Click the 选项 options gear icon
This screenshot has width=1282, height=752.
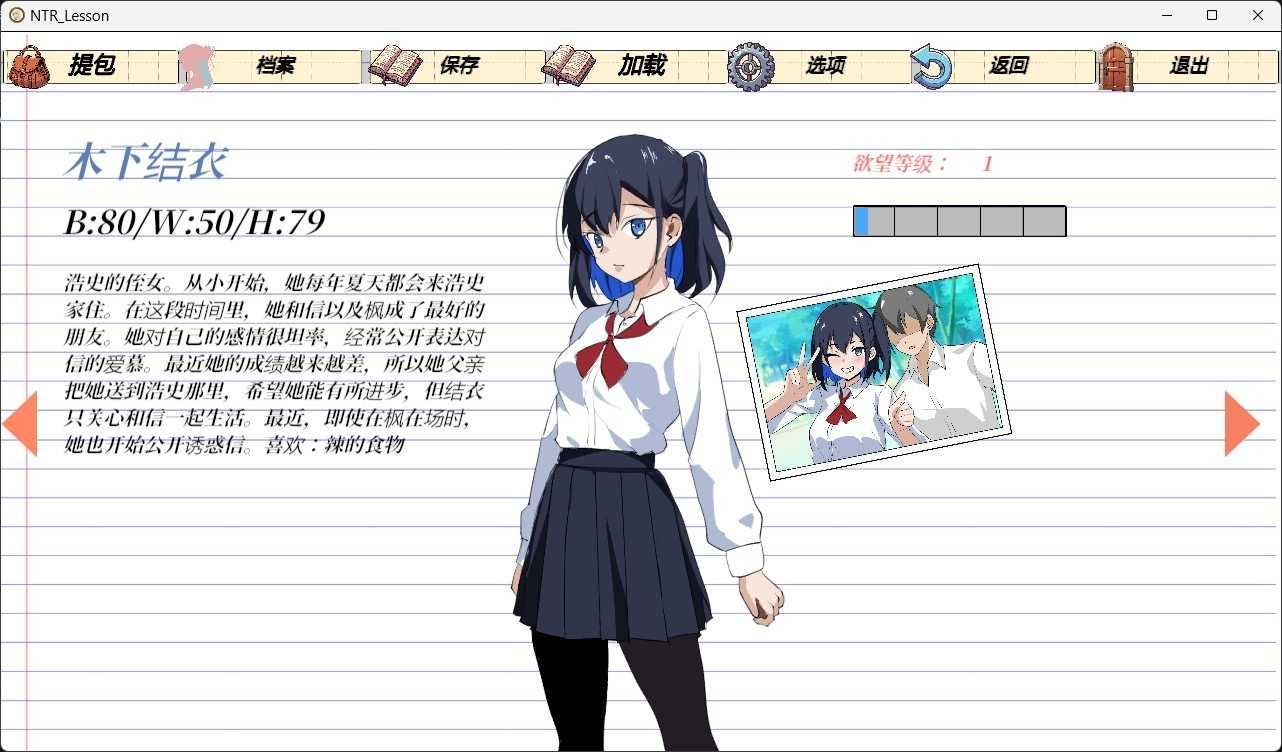(x=748, y=66)
